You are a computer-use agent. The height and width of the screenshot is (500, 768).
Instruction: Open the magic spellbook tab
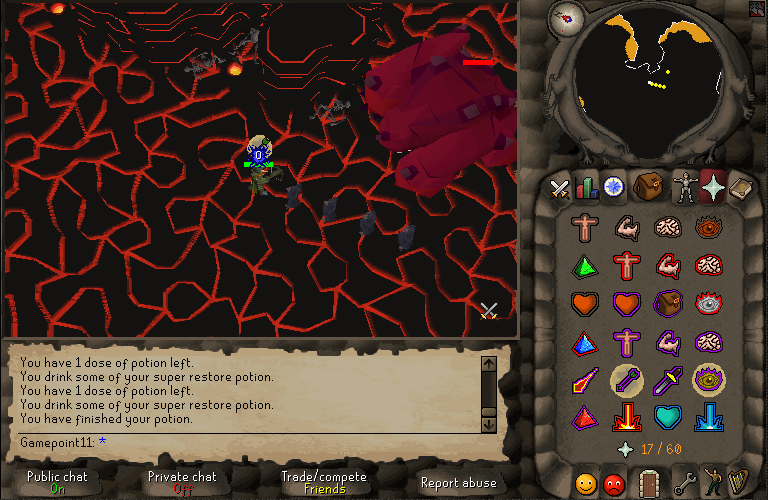[741, 187]
